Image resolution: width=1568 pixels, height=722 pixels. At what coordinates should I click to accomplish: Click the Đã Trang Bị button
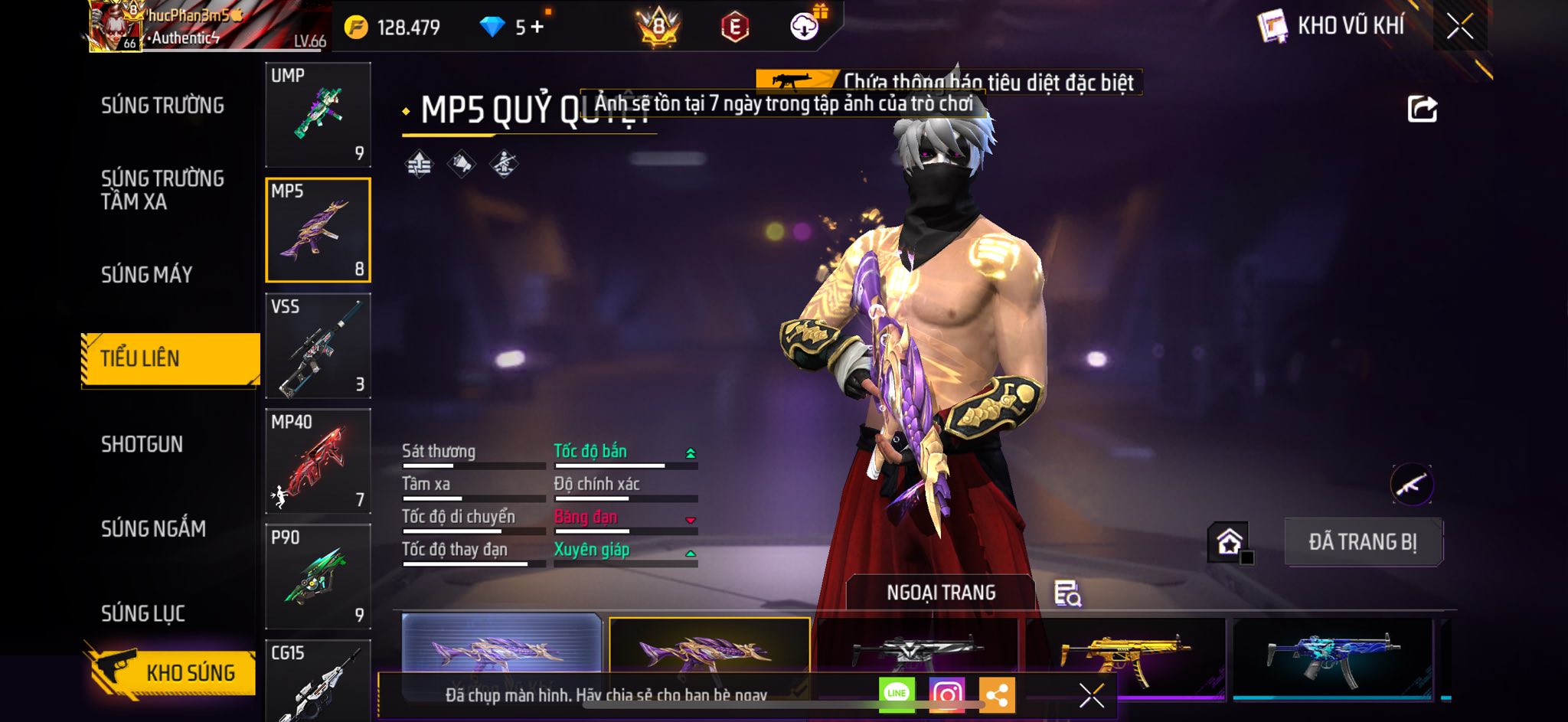coord(1363,542)
